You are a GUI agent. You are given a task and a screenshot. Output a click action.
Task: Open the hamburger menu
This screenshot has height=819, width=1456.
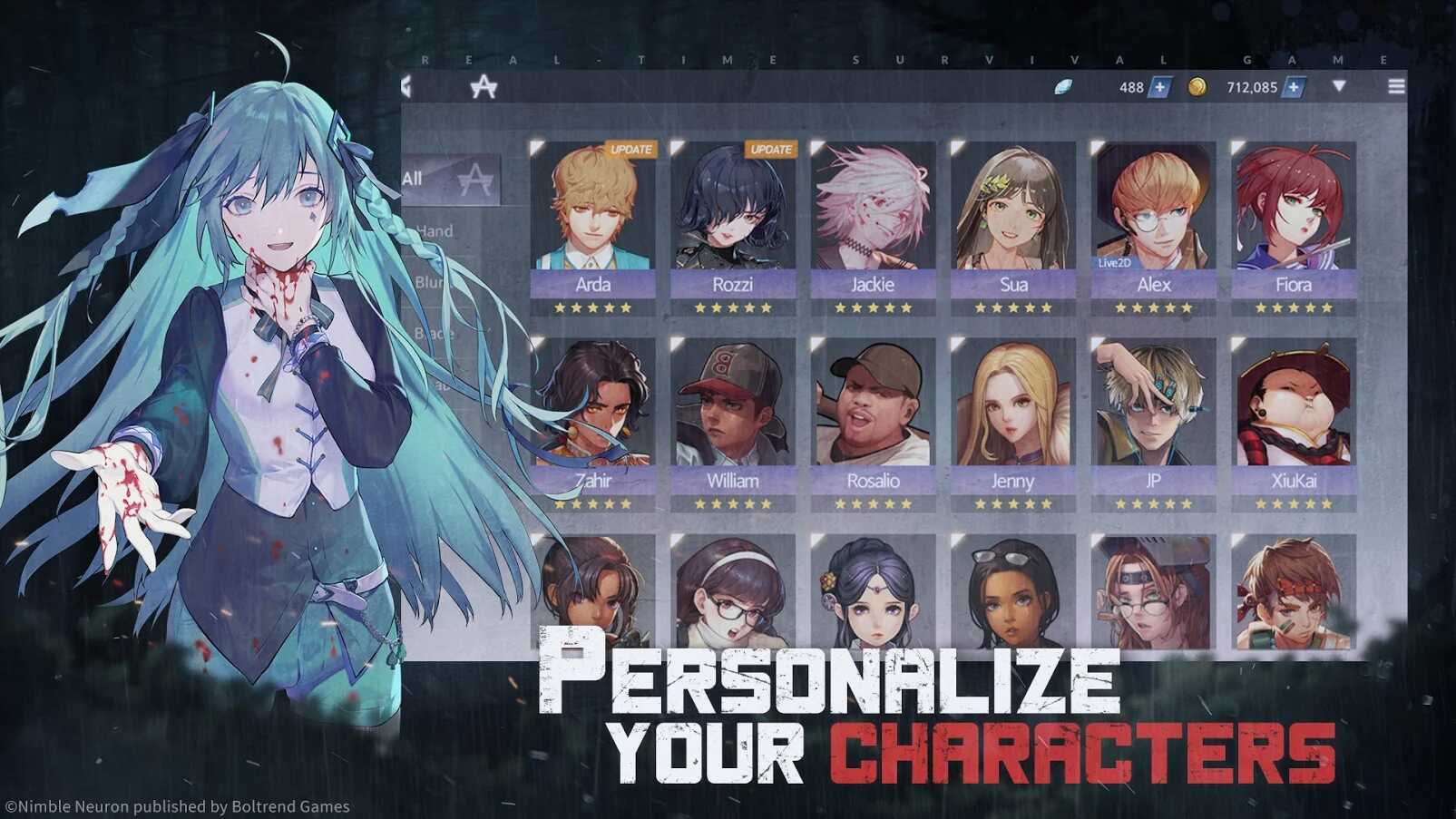[x=1396, y=86]
